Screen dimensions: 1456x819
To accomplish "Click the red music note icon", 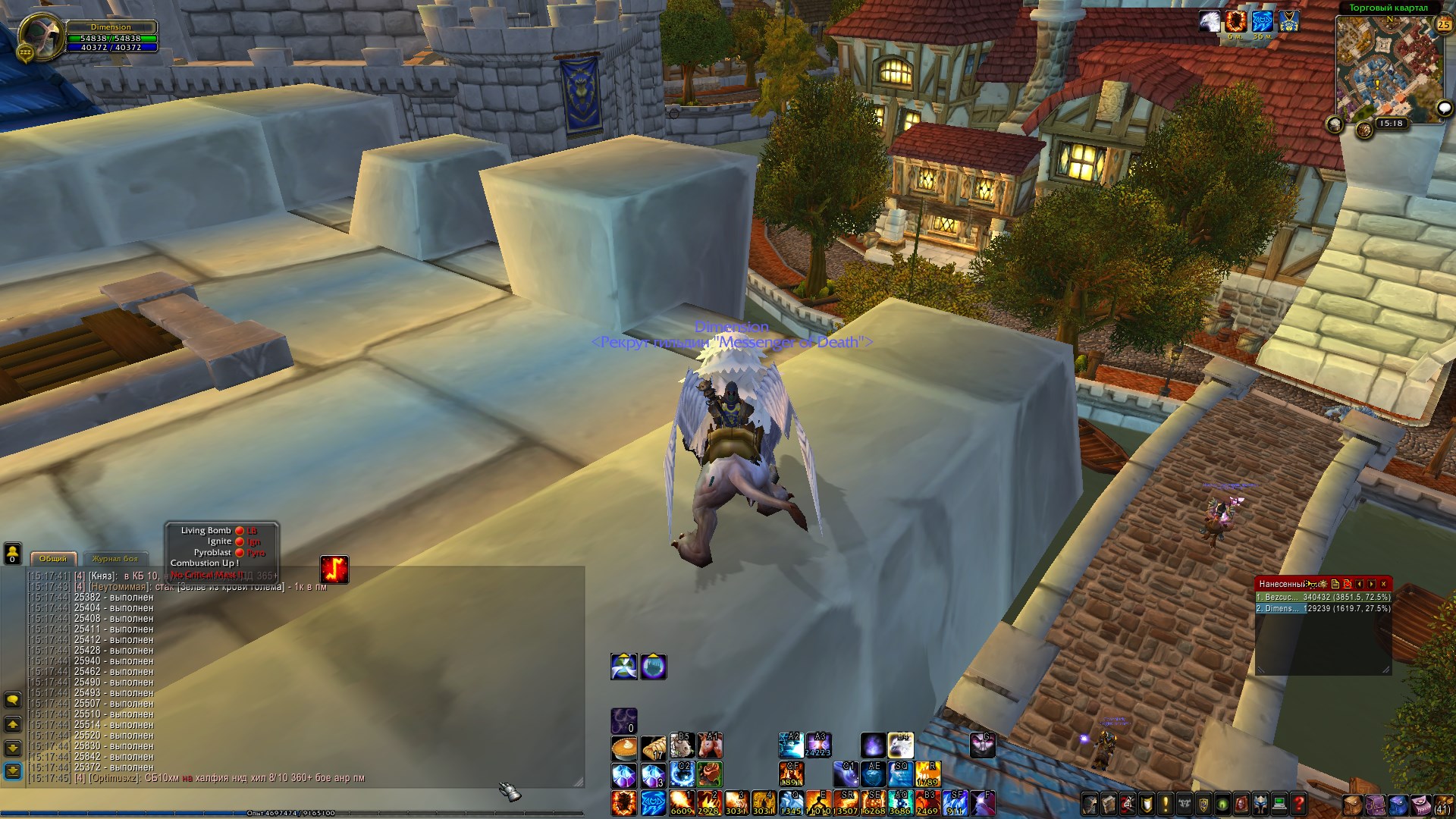I will click(x=334, y=569).
